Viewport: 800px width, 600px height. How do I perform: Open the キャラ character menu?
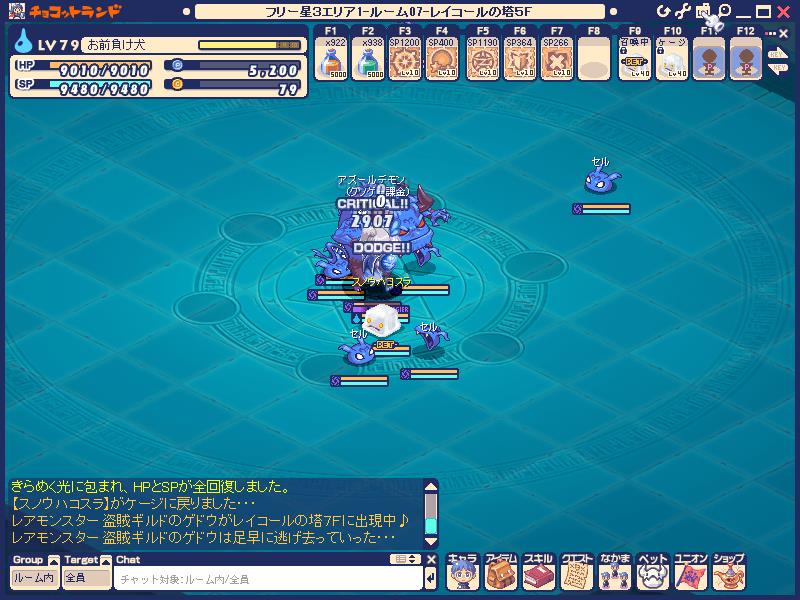(x=462, y=572)
